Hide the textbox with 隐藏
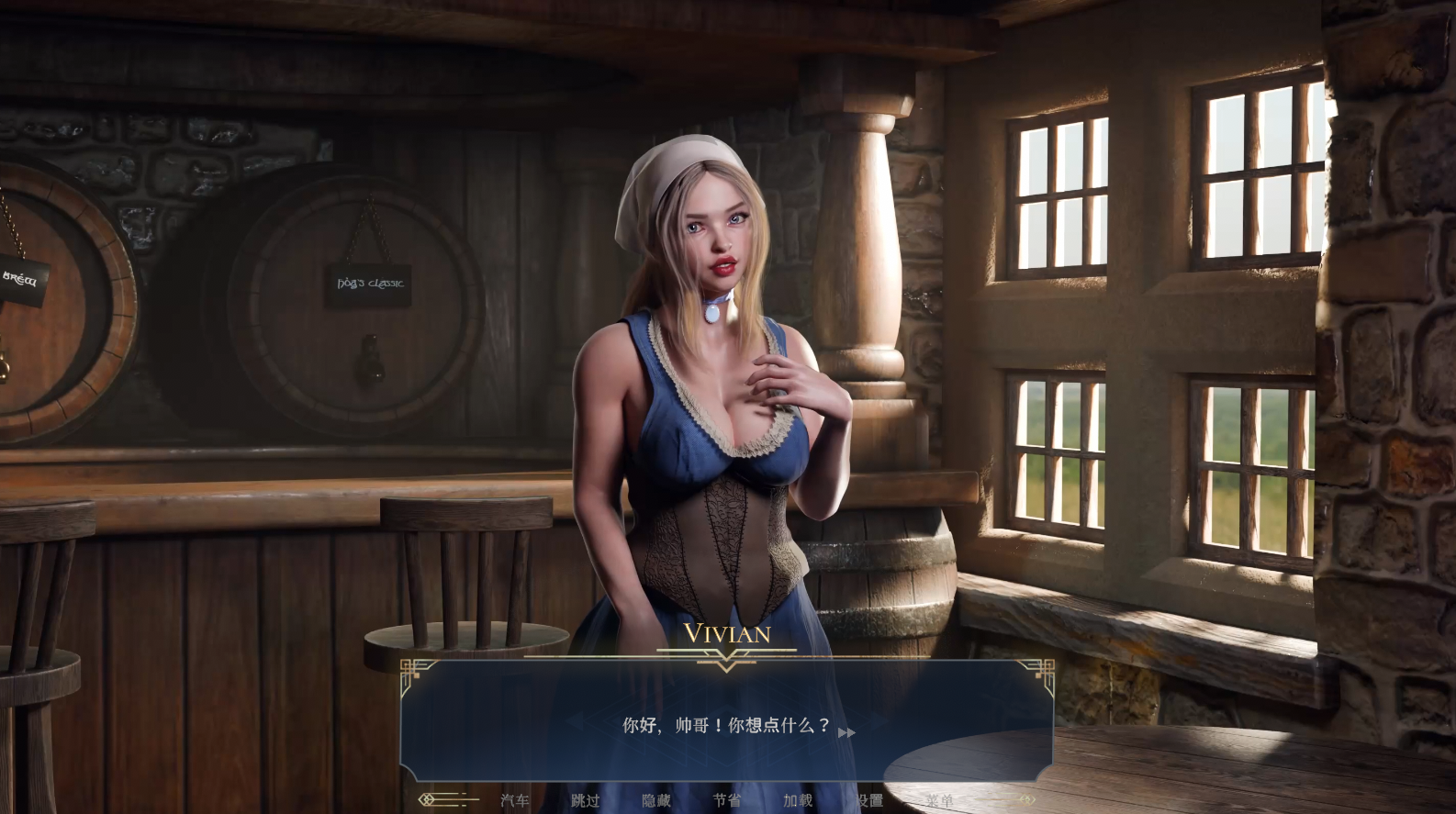This screenshot has width=1456, height=814. (x=656, y=800)
